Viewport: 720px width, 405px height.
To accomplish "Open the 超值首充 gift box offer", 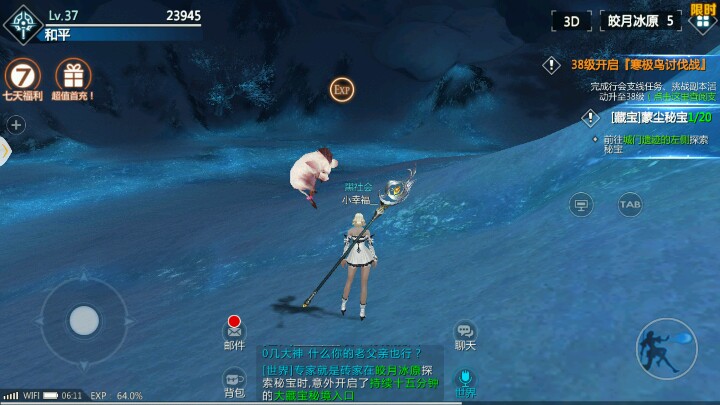I will [73, 76].
